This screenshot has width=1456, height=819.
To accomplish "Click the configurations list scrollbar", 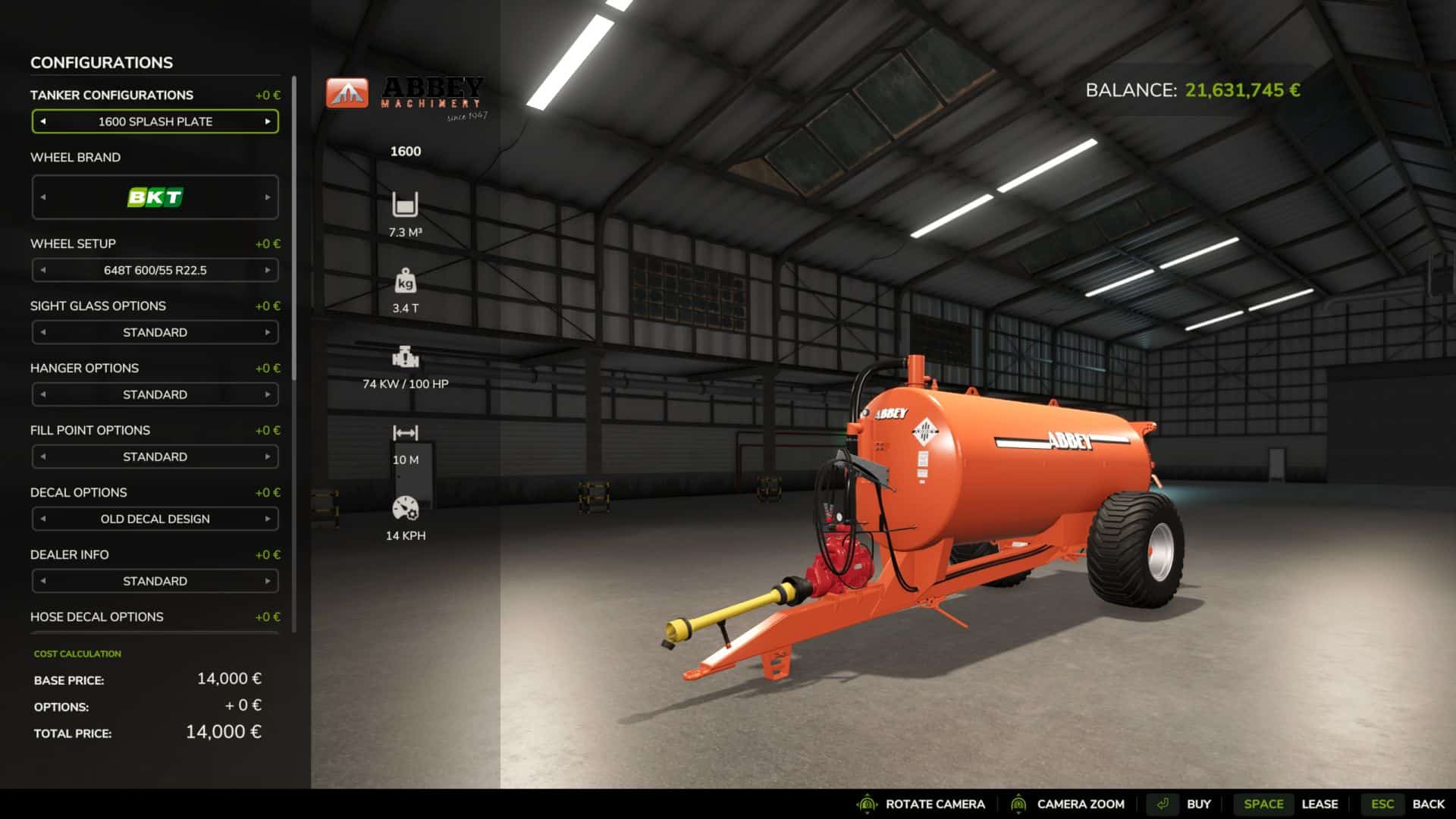I will coord(294,227).
